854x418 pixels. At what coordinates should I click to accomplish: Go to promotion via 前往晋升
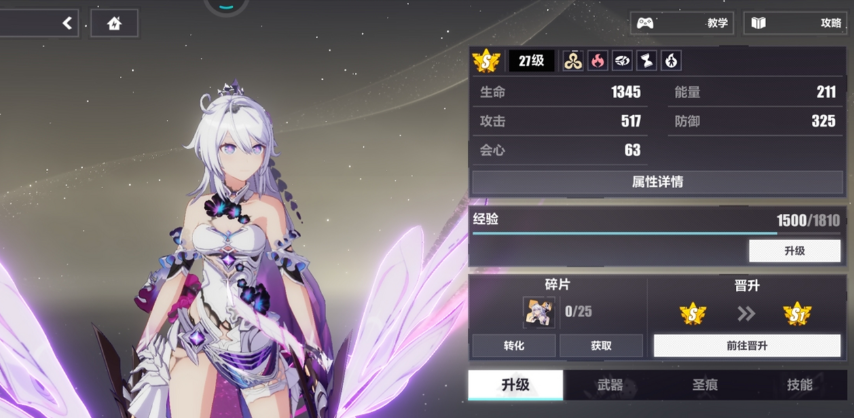[746, 346]
